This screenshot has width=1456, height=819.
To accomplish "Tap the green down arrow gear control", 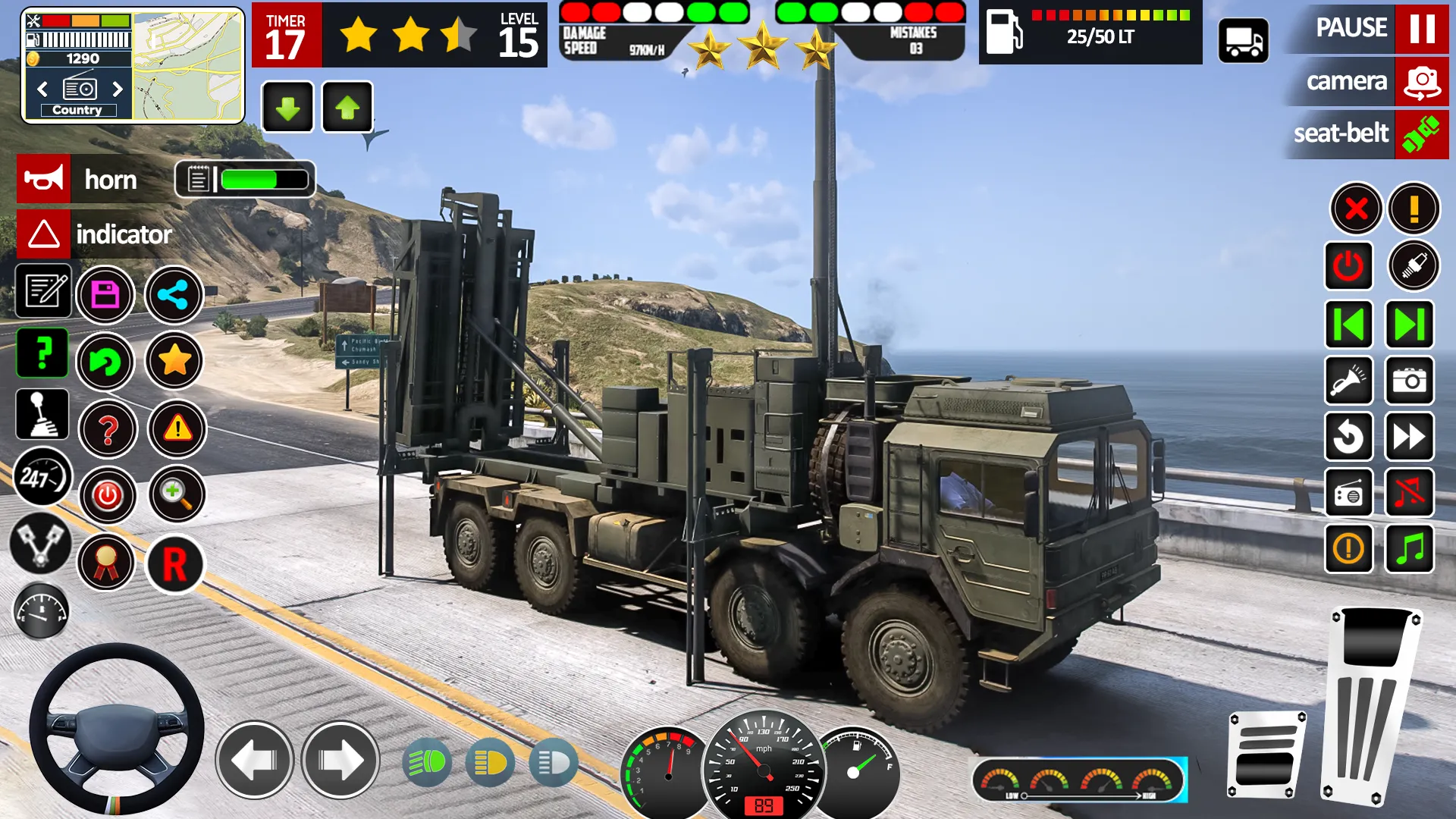I will 287,107.
